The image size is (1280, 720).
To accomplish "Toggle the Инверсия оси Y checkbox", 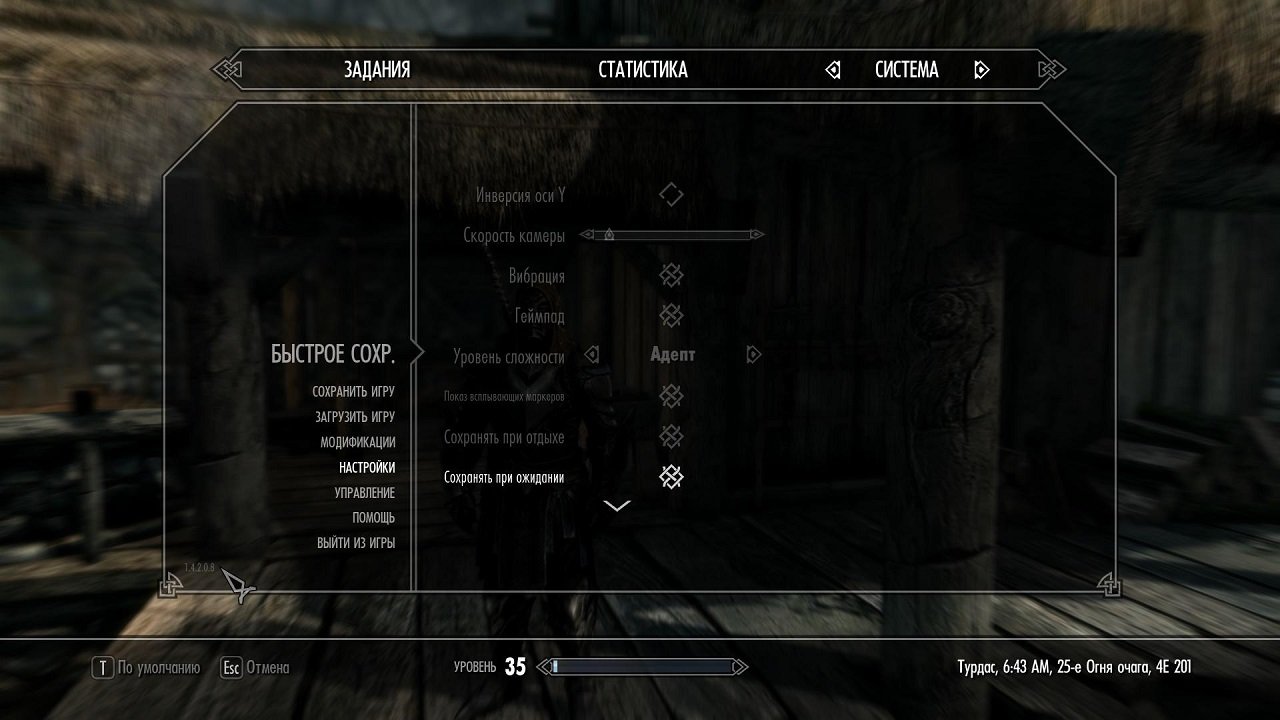I will click(x=670, y=194).
